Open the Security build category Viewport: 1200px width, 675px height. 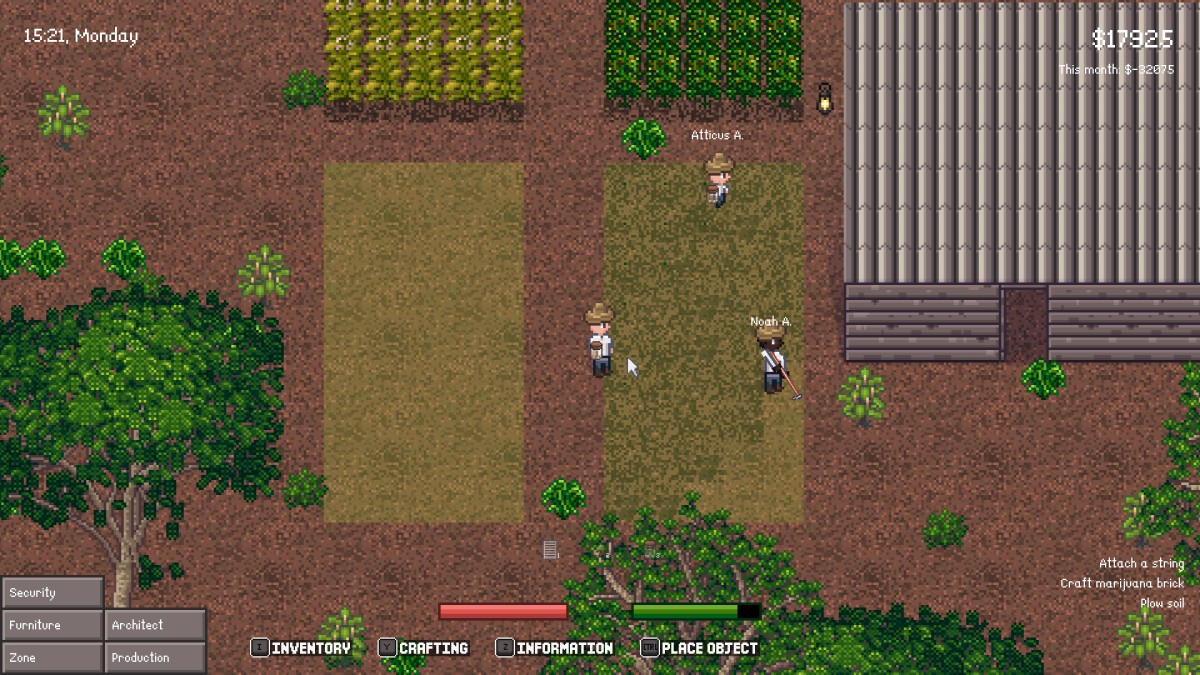click(x=52, y=592)
